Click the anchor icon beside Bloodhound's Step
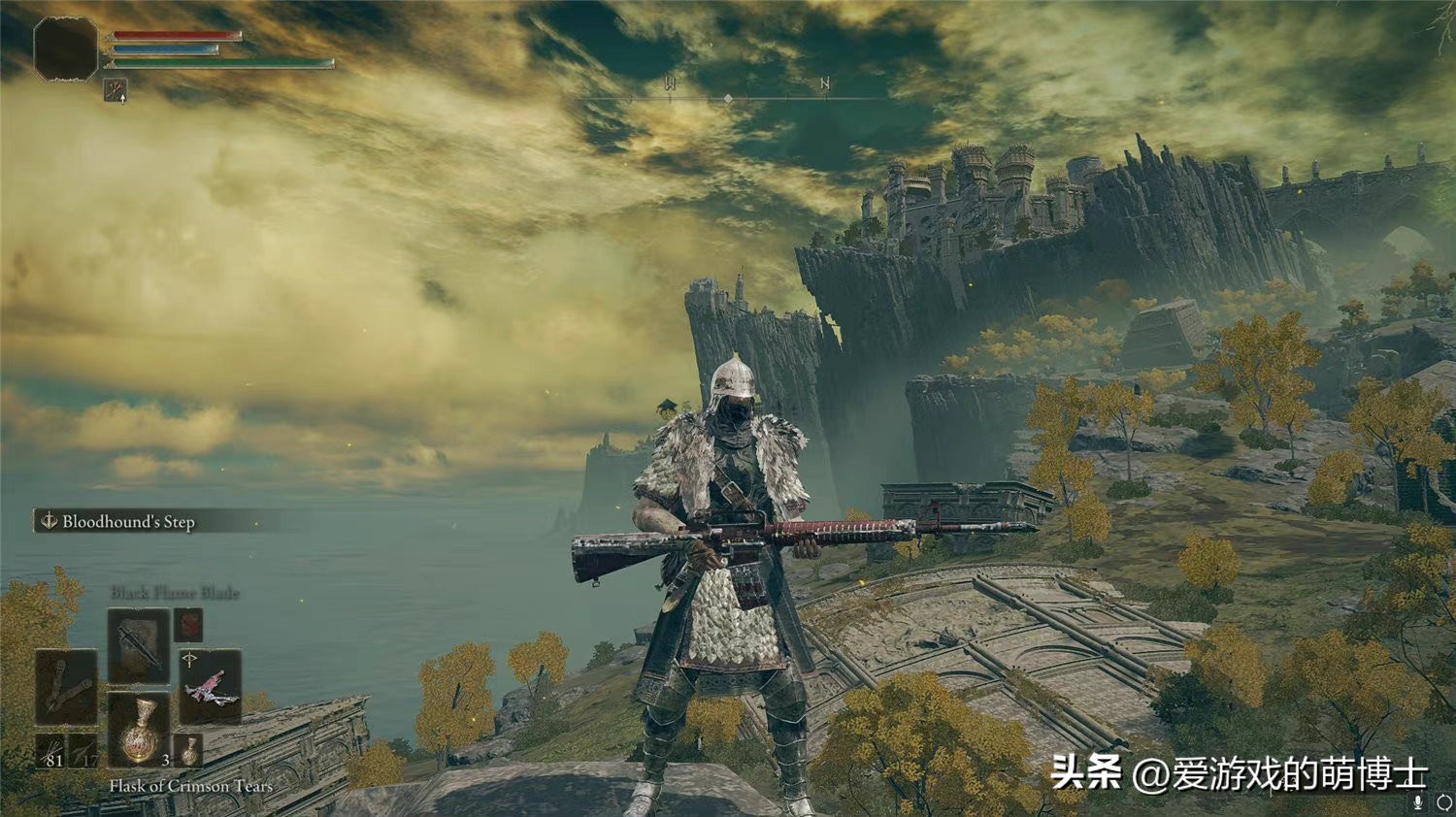The width and height of the screenshot is (1456, 817). coord(49,521)
